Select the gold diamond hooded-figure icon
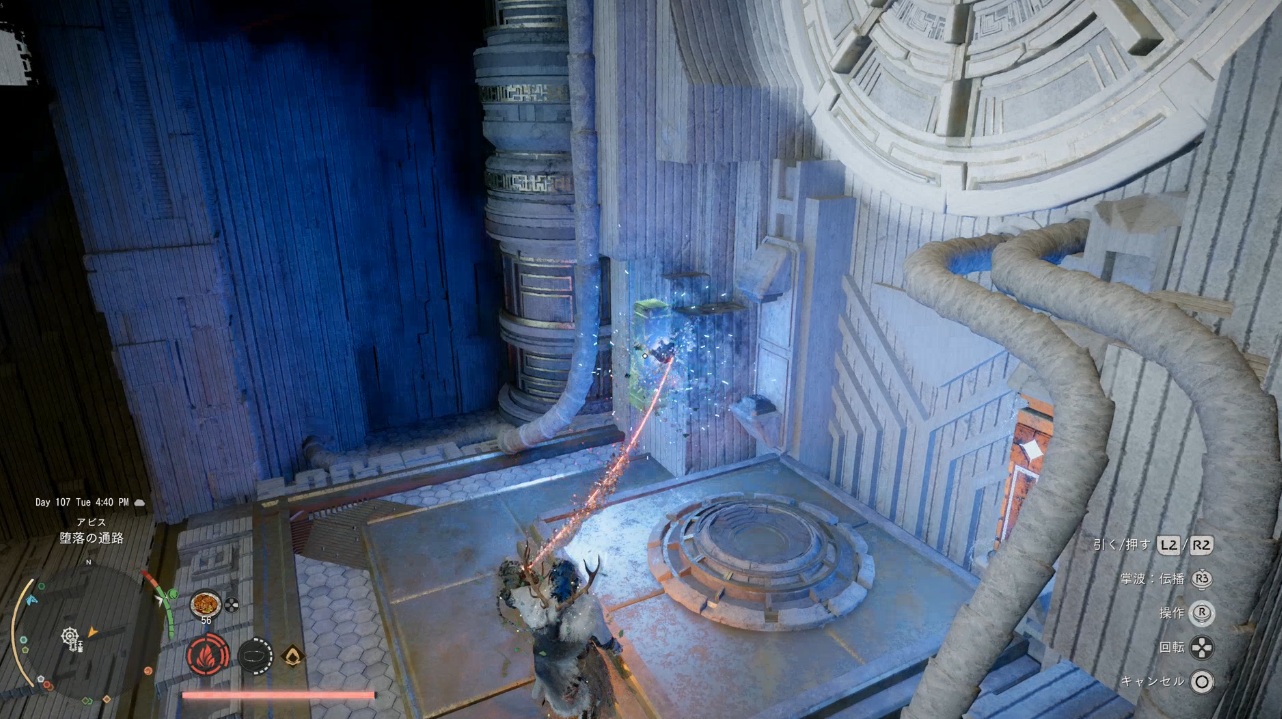The width and height of the screenshot is (1282, 719). pyautogui.click(x=293, y=655)
